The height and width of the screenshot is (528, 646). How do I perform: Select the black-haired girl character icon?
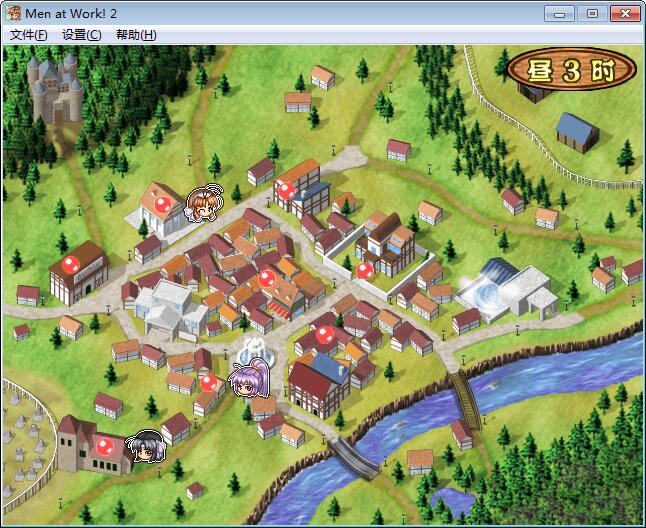point(148,446)
